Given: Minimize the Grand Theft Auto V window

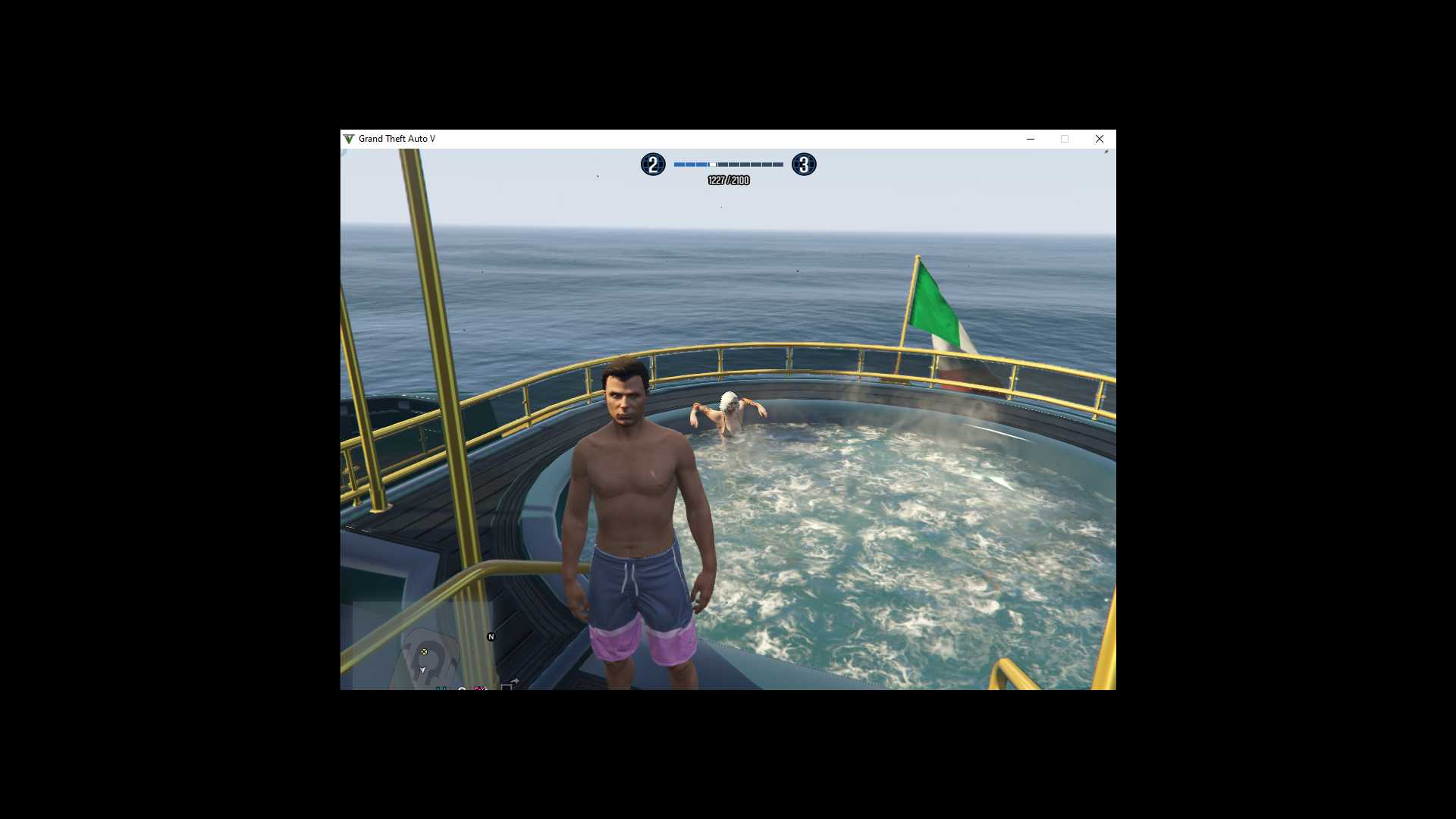Looking at the screenshot, I should coord(1030,139).
